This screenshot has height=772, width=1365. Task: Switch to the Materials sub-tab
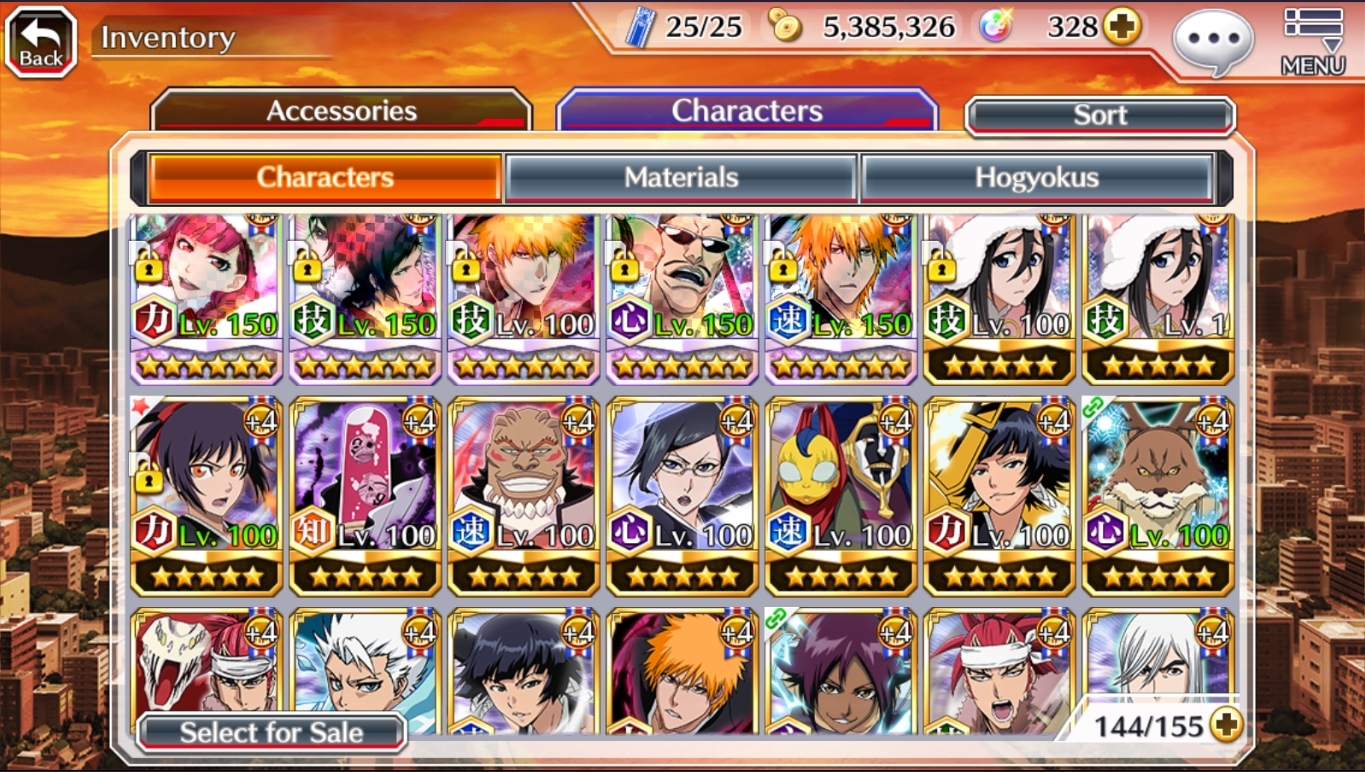[x=681, y=178]
